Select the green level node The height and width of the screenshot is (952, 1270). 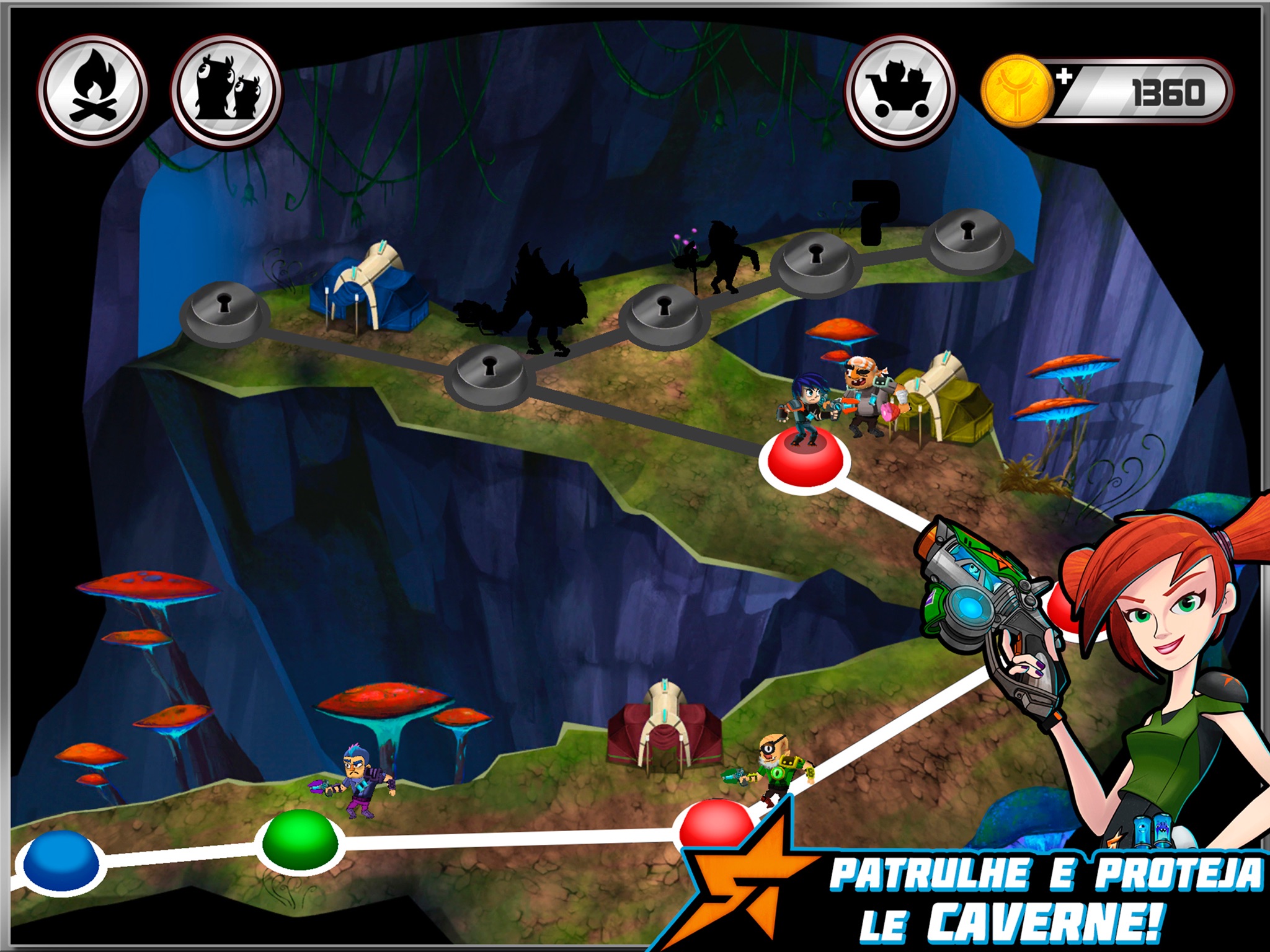point(300,840)
